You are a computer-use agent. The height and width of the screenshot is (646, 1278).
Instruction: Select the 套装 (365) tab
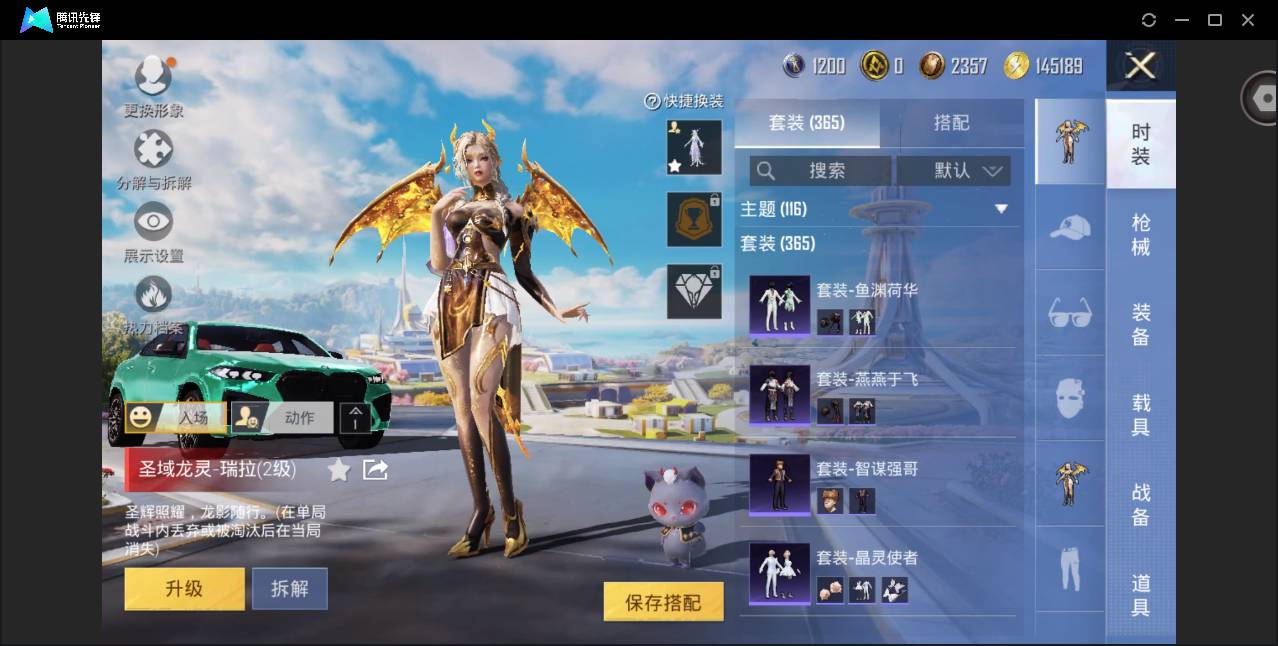806,122
